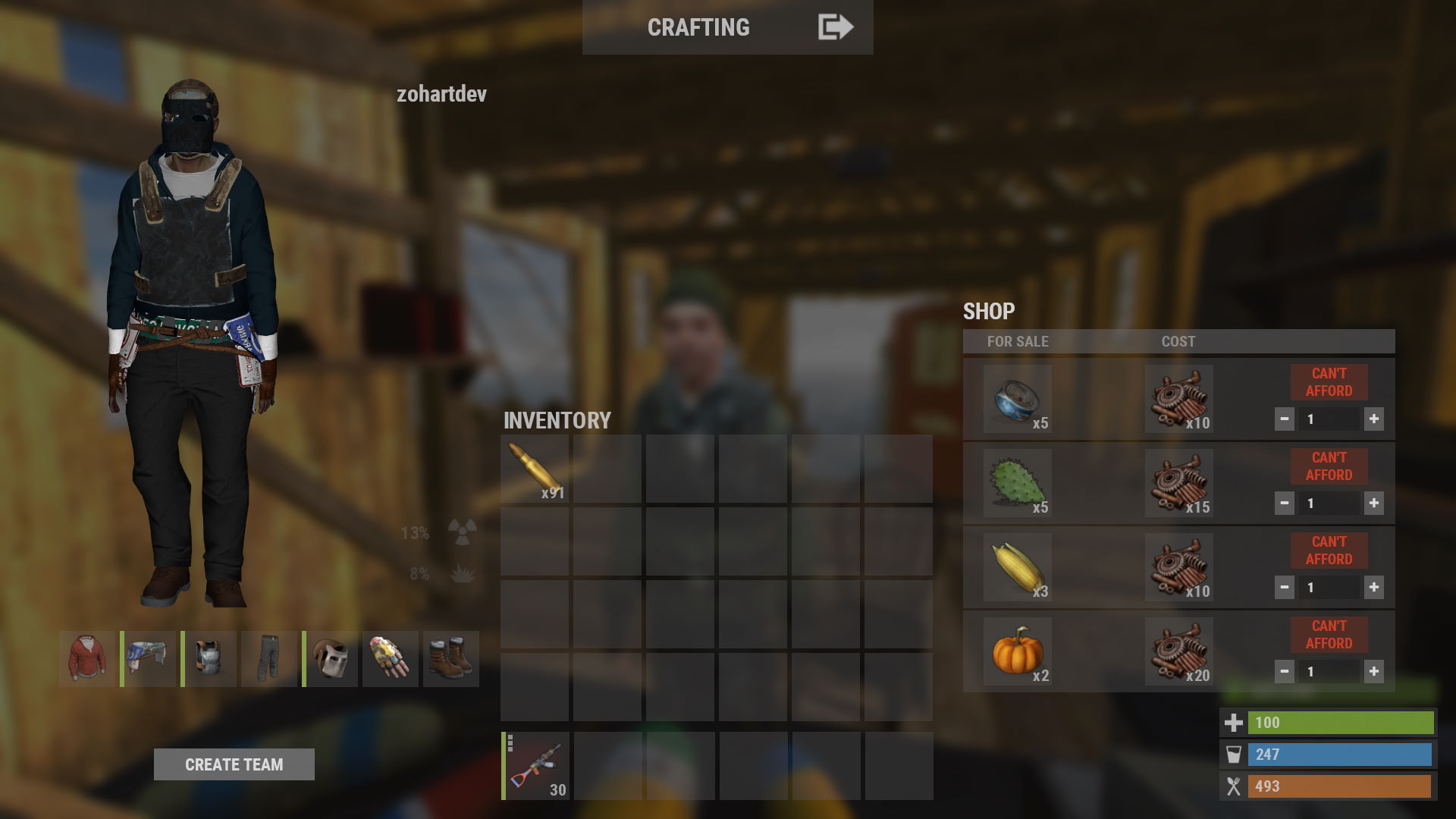
Task: Choose the boots equipment slot
Action: 451,659
